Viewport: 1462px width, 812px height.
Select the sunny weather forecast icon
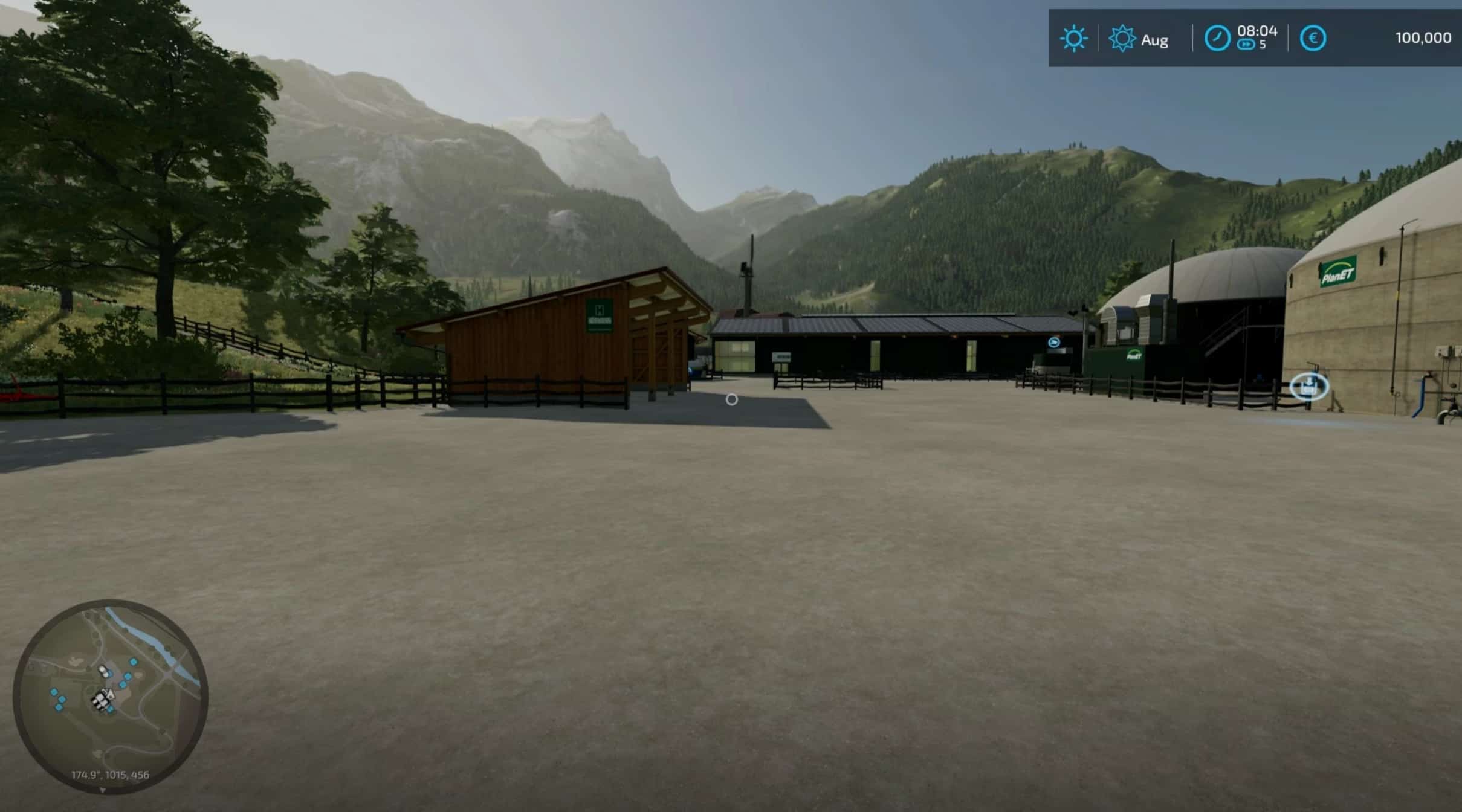click(x=1073, y=39)
